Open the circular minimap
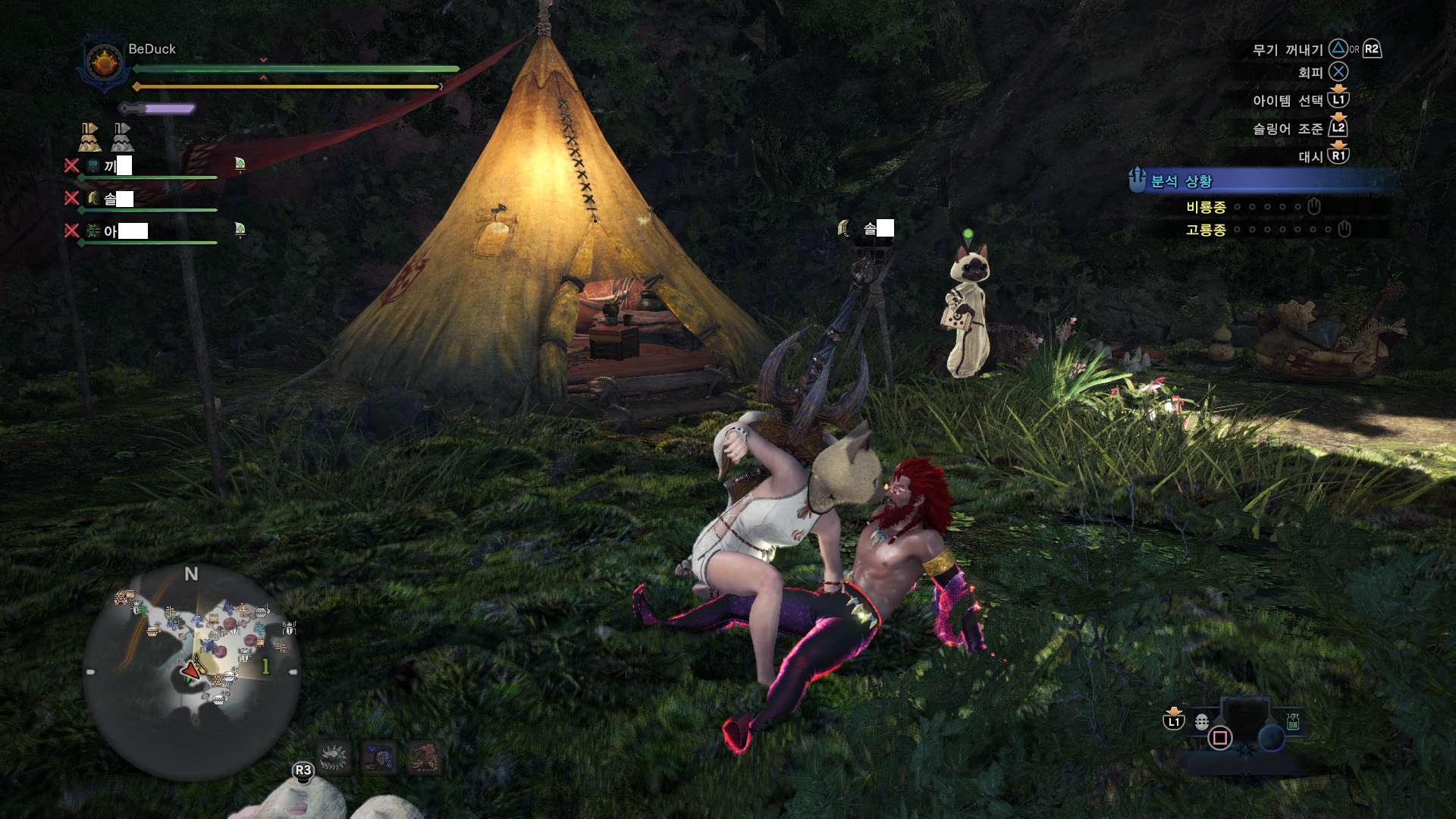1456x819 pixels. click(191, 671)
